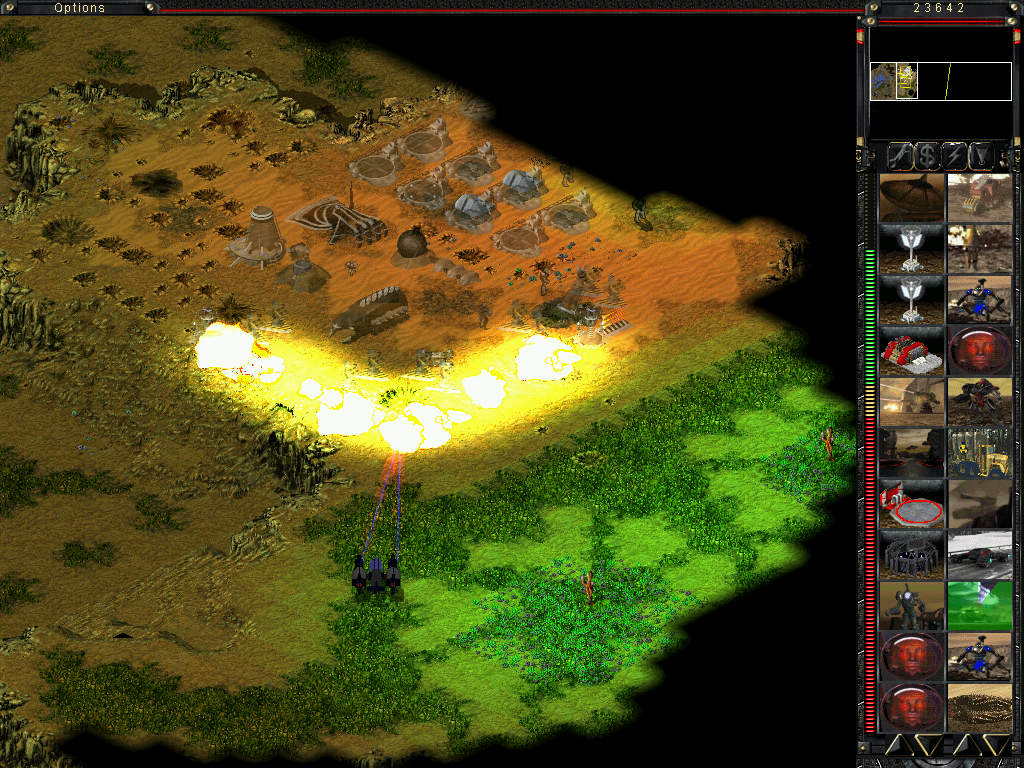The image size is (1024, 768).
Task: Activate the dollar sign sell button
Action: click(x=926, y=155)
